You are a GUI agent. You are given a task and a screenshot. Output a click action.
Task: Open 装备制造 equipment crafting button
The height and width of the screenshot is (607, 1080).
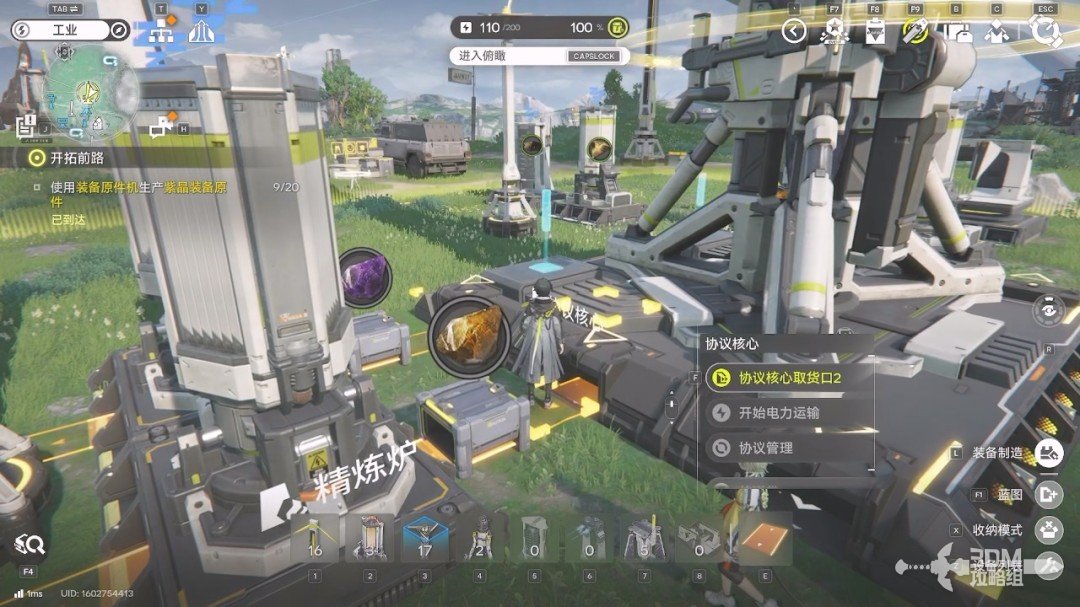[1048, 453]
